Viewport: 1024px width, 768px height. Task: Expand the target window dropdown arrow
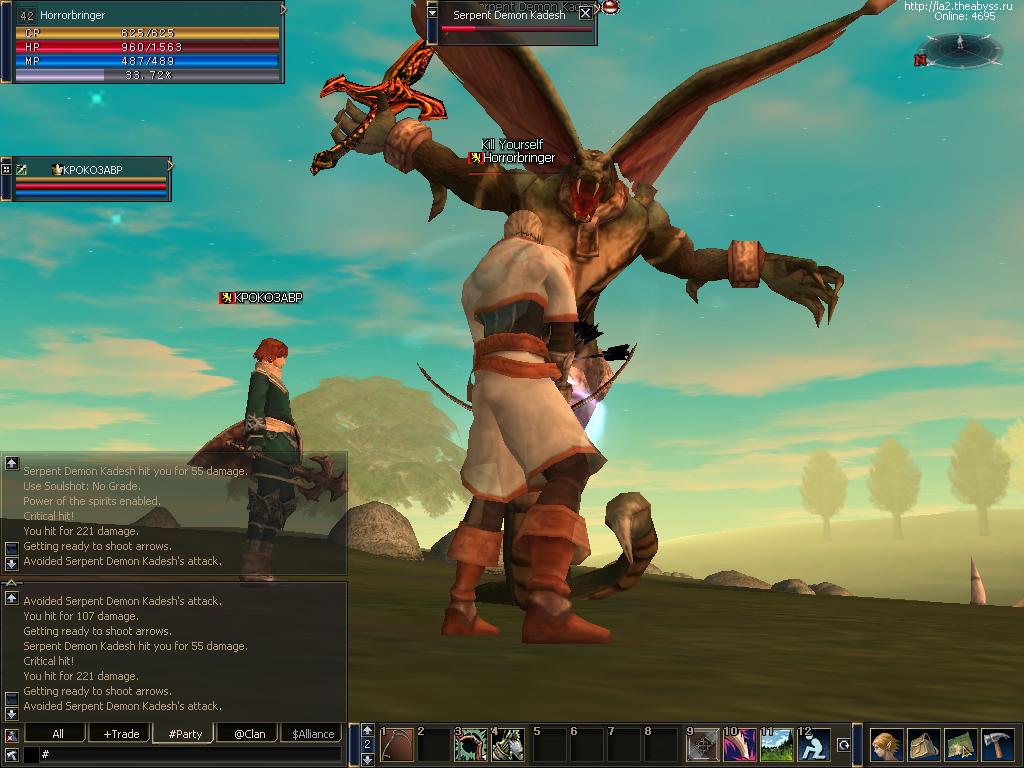pyautogui.click(x=432, y=13)
